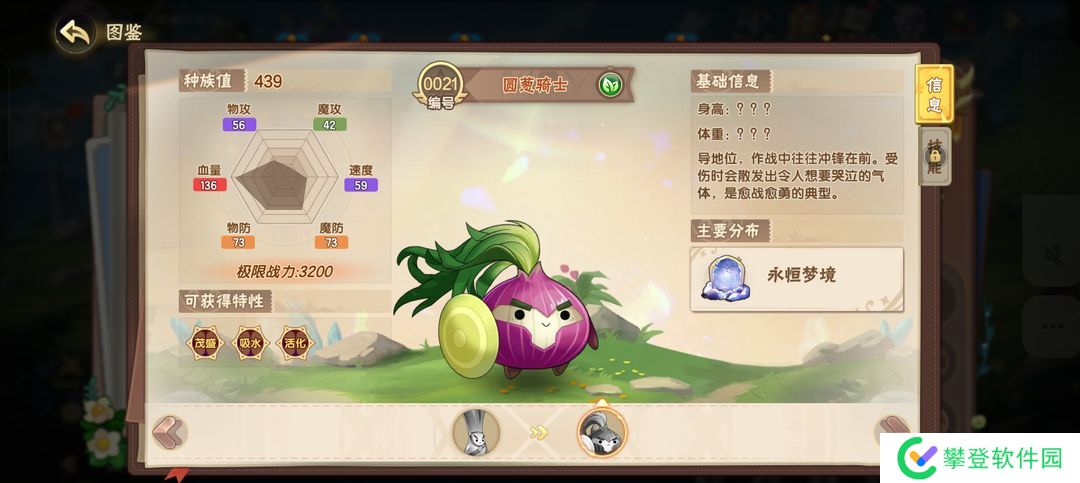Select the 吸水 trait icon
Screen dimensions: 1080x483
[x=249, y=343]
